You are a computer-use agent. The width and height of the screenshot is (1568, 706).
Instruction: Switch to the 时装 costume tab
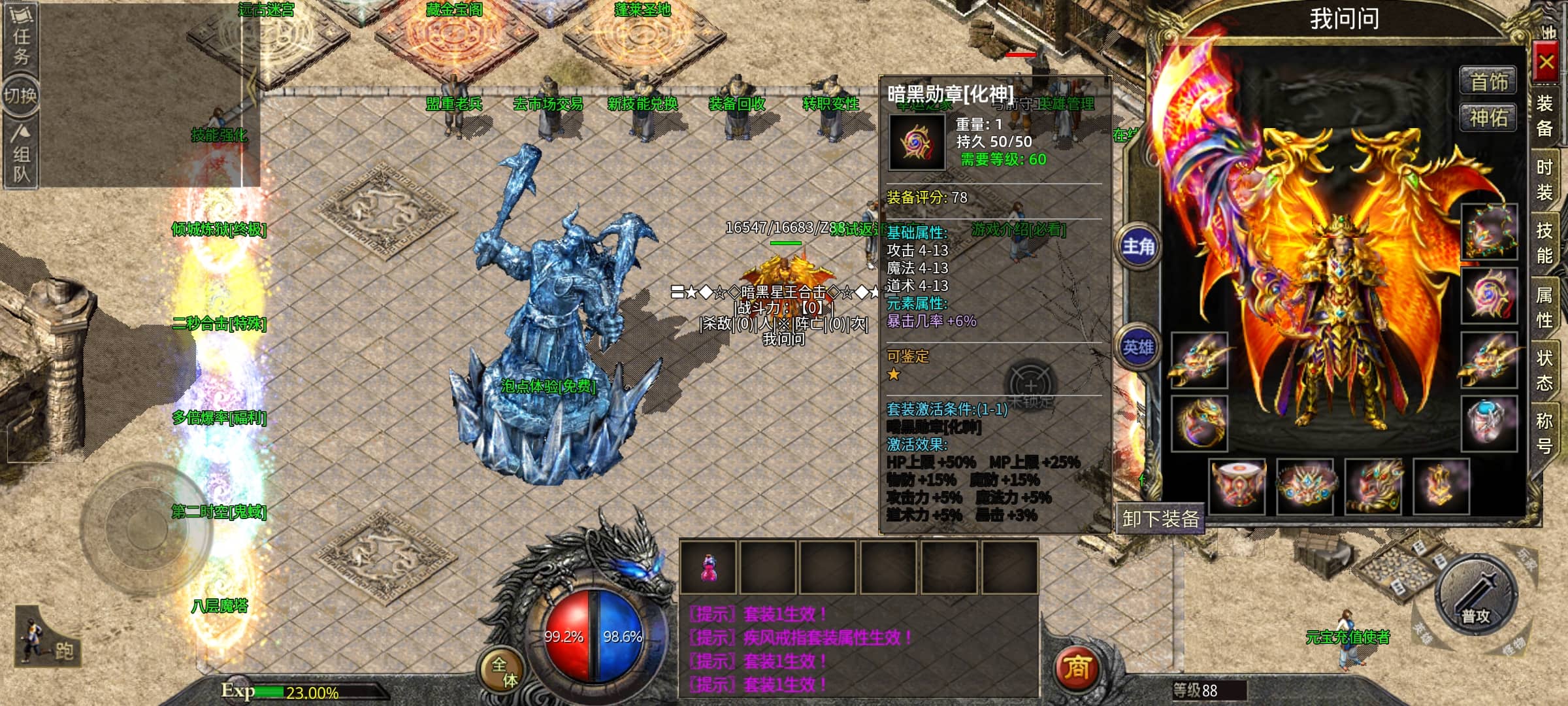pyautogui.click(x=1544, y=180)
